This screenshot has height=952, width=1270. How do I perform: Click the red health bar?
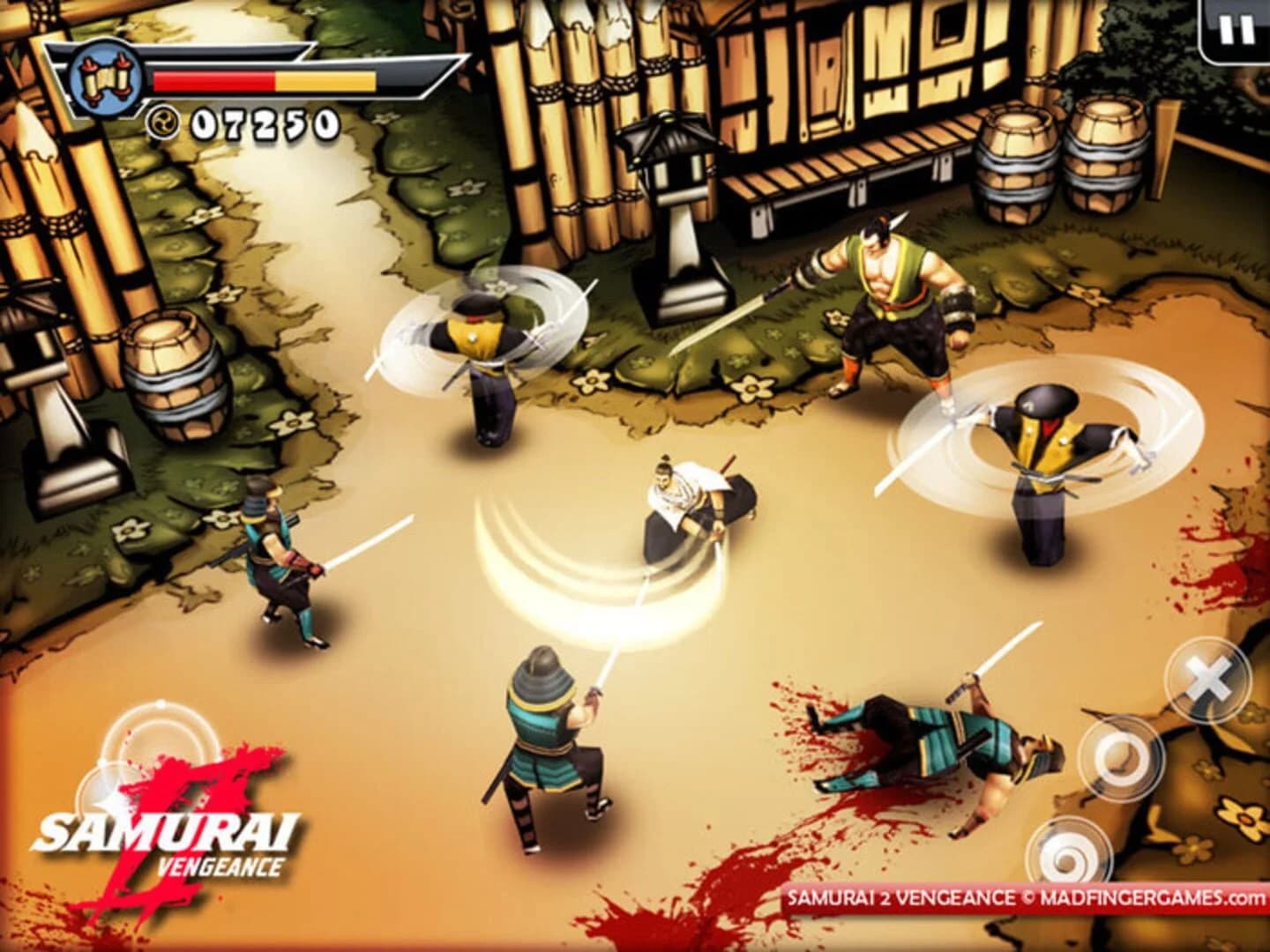click(x=212, y=82)
